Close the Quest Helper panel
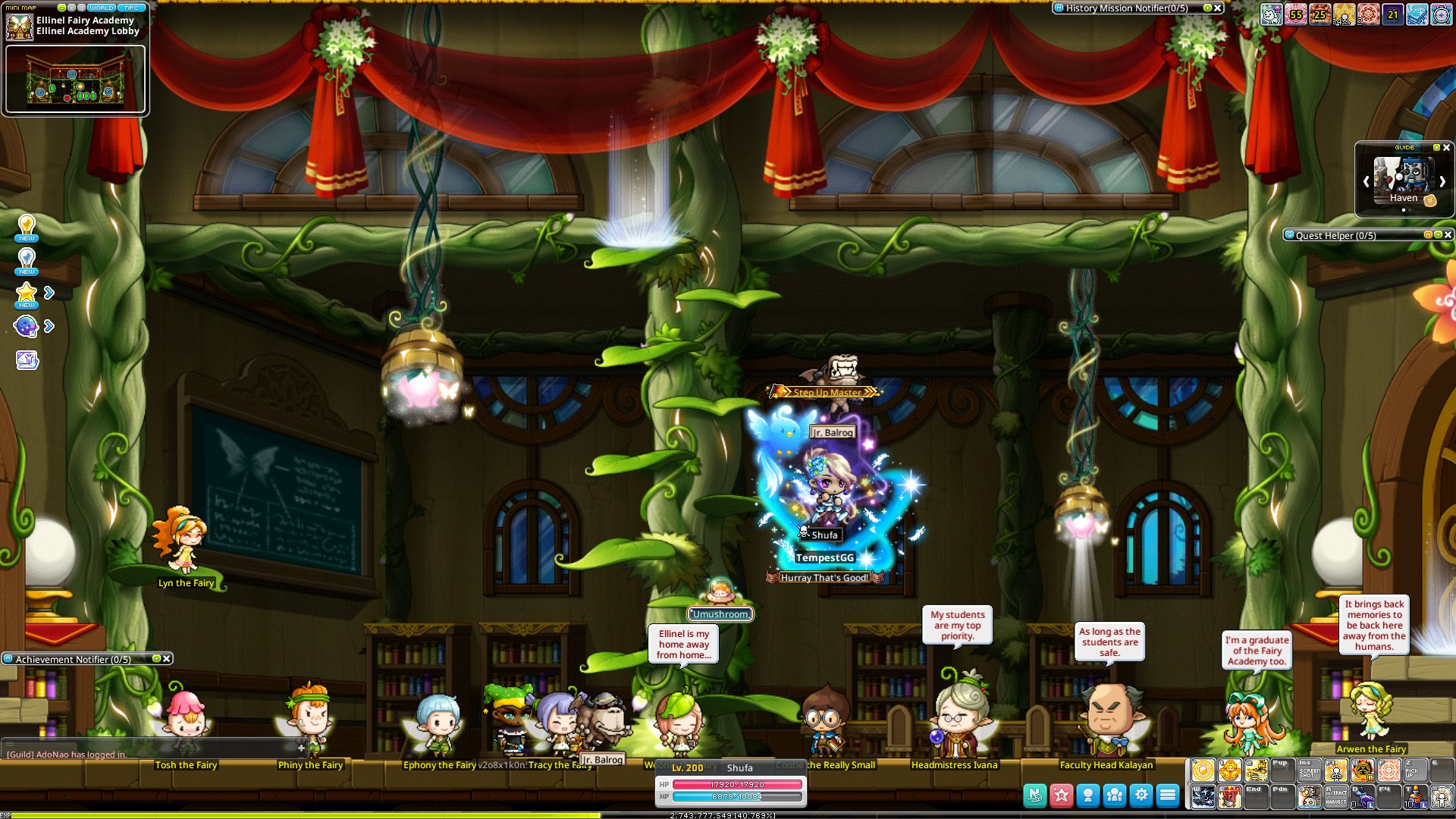The height and width of the screenshot is (819, 1456). pos(1448,235)
